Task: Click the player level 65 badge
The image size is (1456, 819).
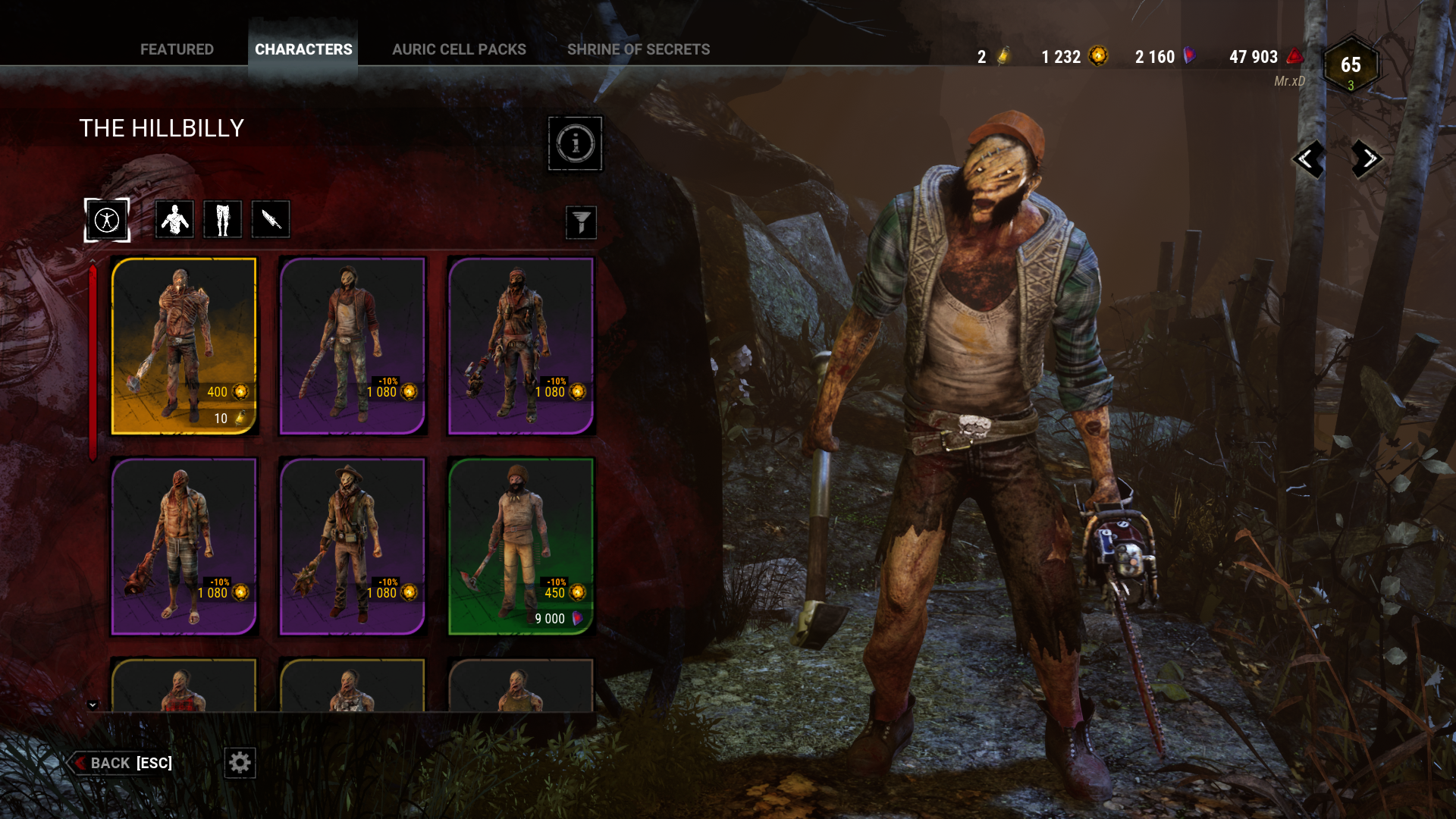Action: point(1348,67)
